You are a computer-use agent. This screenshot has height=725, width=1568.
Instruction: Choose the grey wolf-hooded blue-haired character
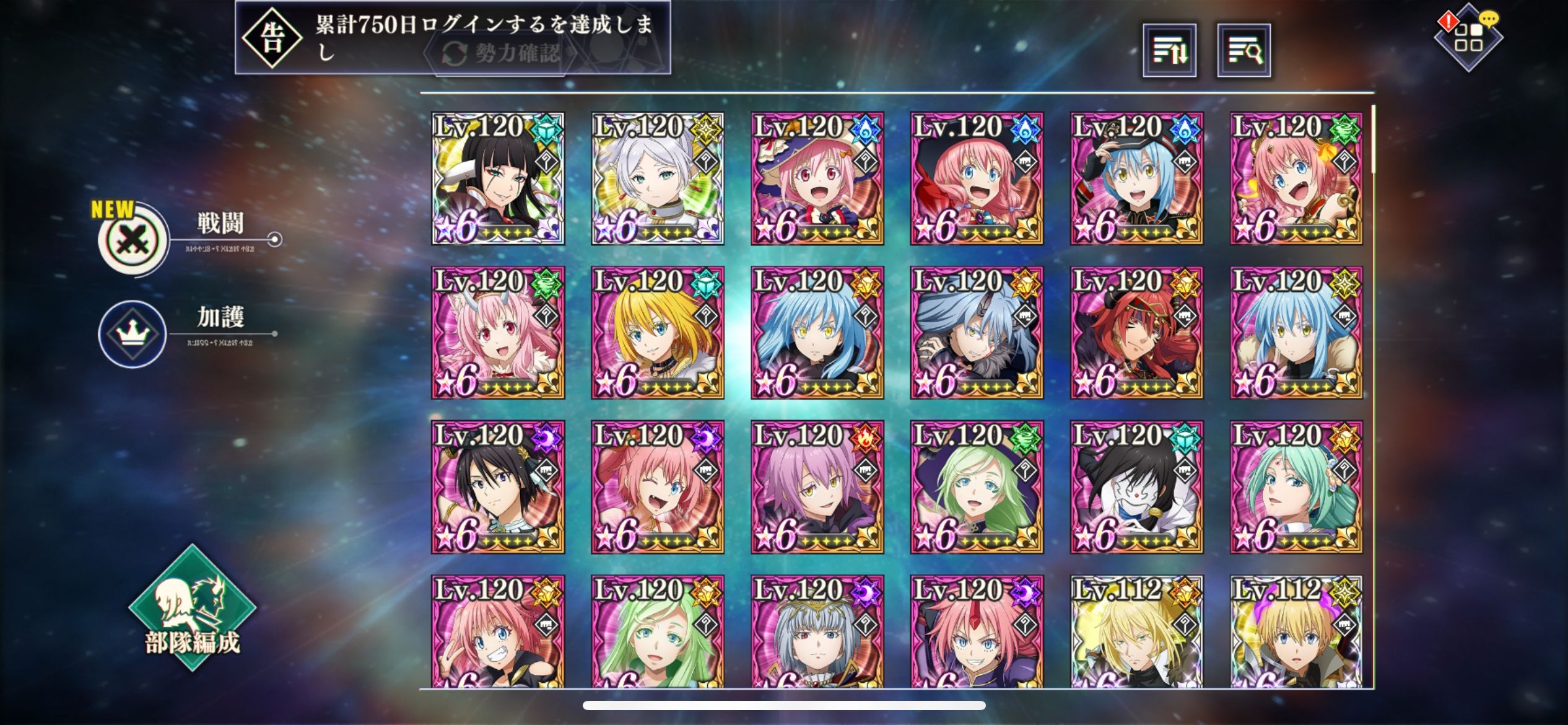click(x=977, y=333)
